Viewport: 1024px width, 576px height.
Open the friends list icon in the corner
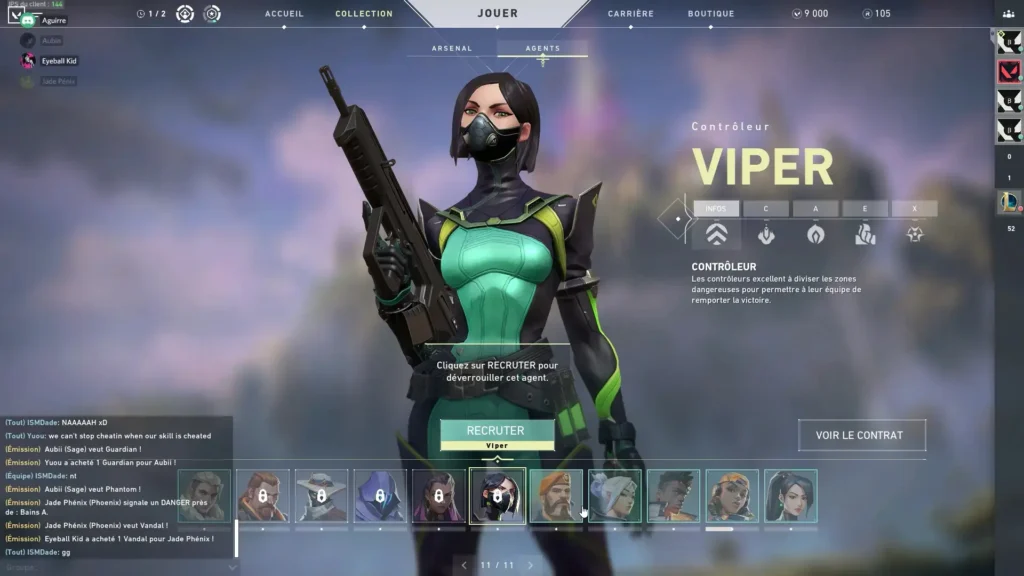[x=1008, y=12]
